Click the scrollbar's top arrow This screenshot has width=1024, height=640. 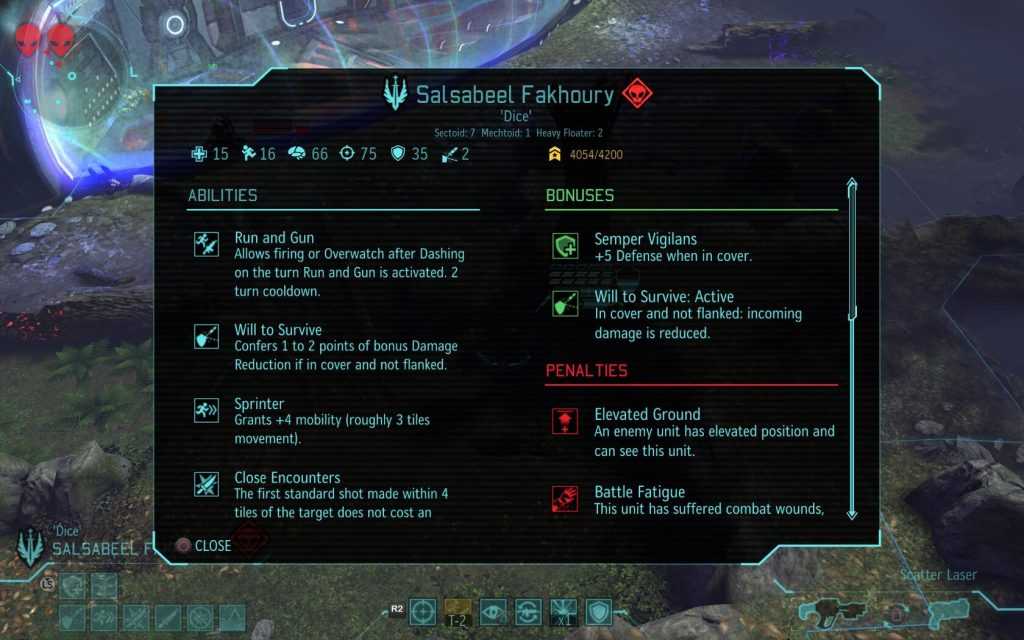(x=851, y=185)
